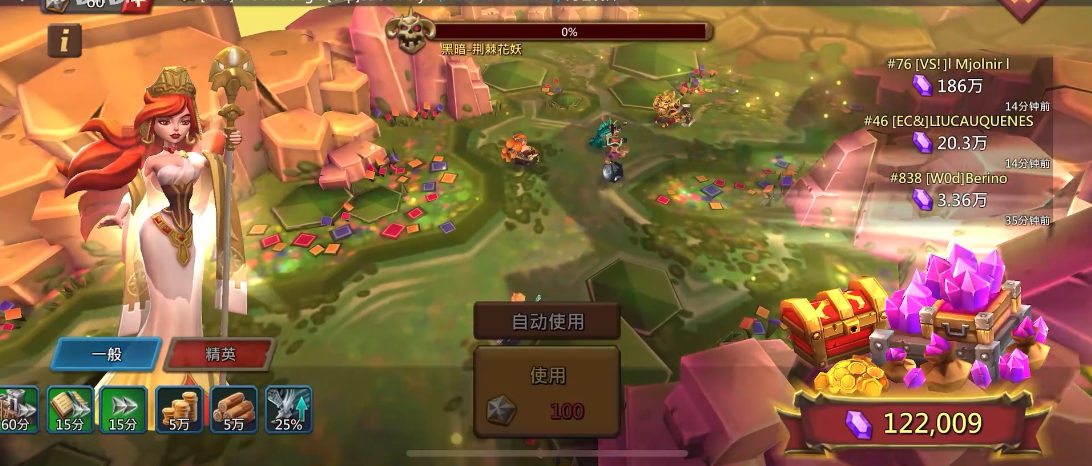
Task: Switch to the 精英 (Elite) tab
Action: tap(220, 354)
